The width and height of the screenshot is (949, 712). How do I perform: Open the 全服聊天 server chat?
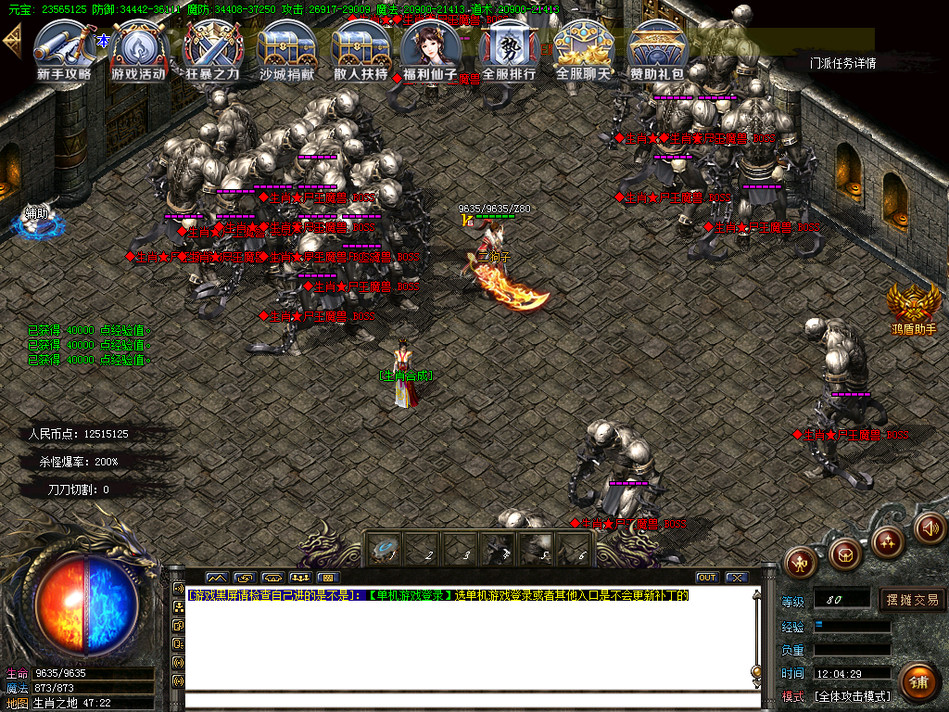pyautogui.click(x=583, y=50)
